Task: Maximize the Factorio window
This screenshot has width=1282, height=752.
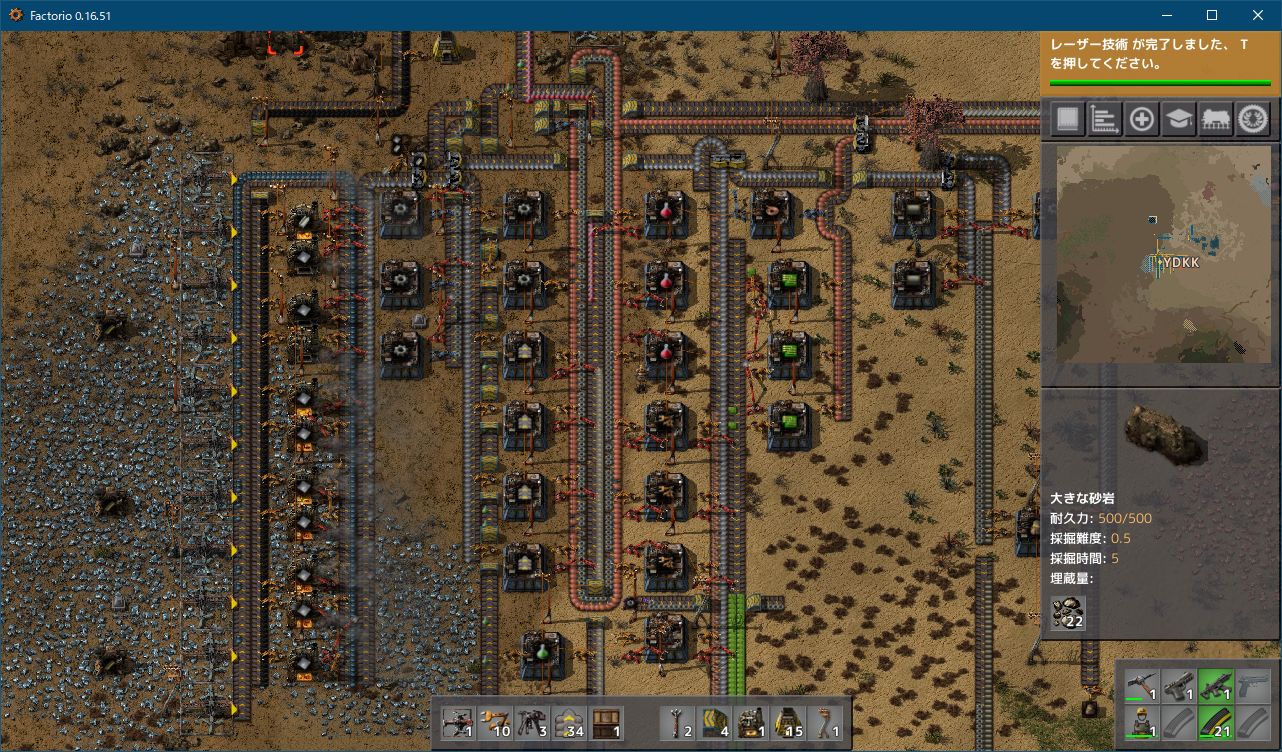Action: coord(1212,15)
